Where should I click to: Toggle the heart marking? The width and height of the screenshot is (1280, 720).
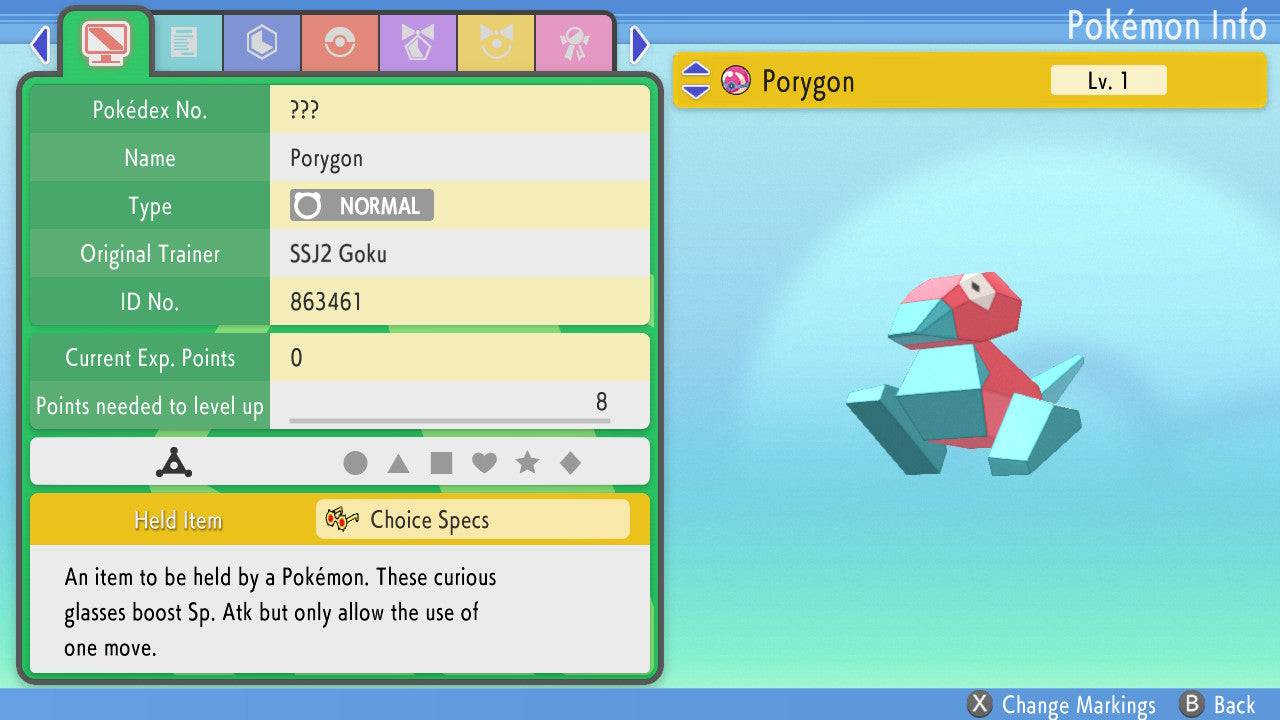484,463
